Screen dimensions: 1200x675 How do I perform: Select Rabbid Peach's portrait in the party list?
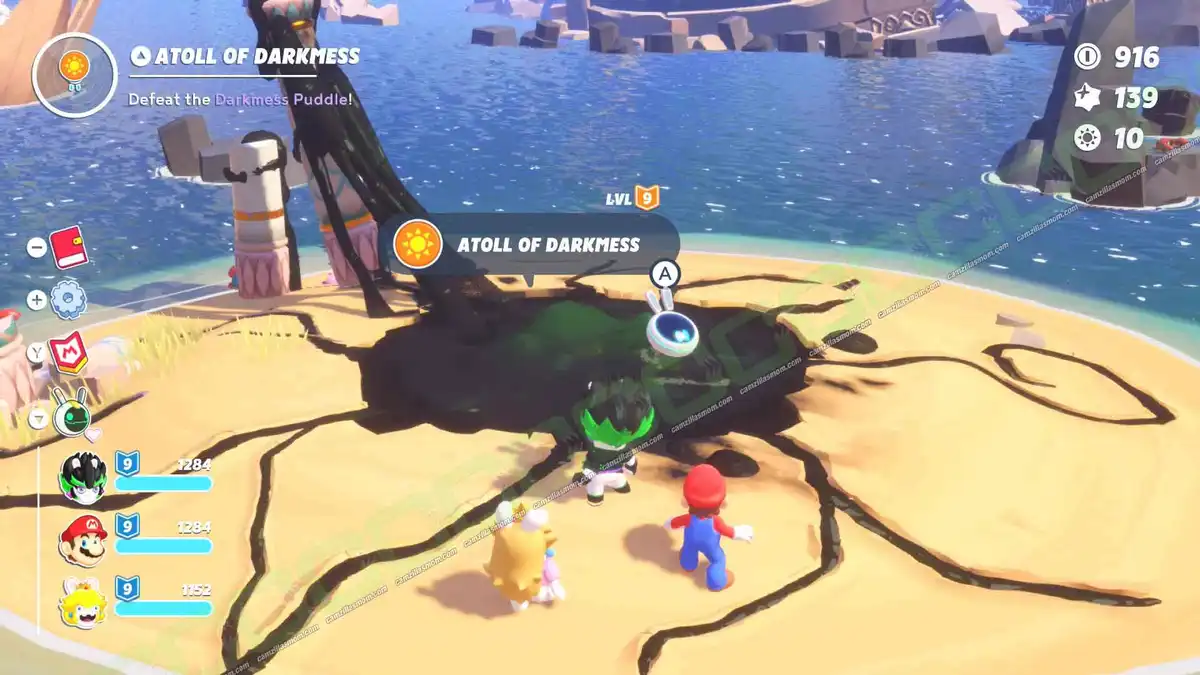click(x=83, y=602)
